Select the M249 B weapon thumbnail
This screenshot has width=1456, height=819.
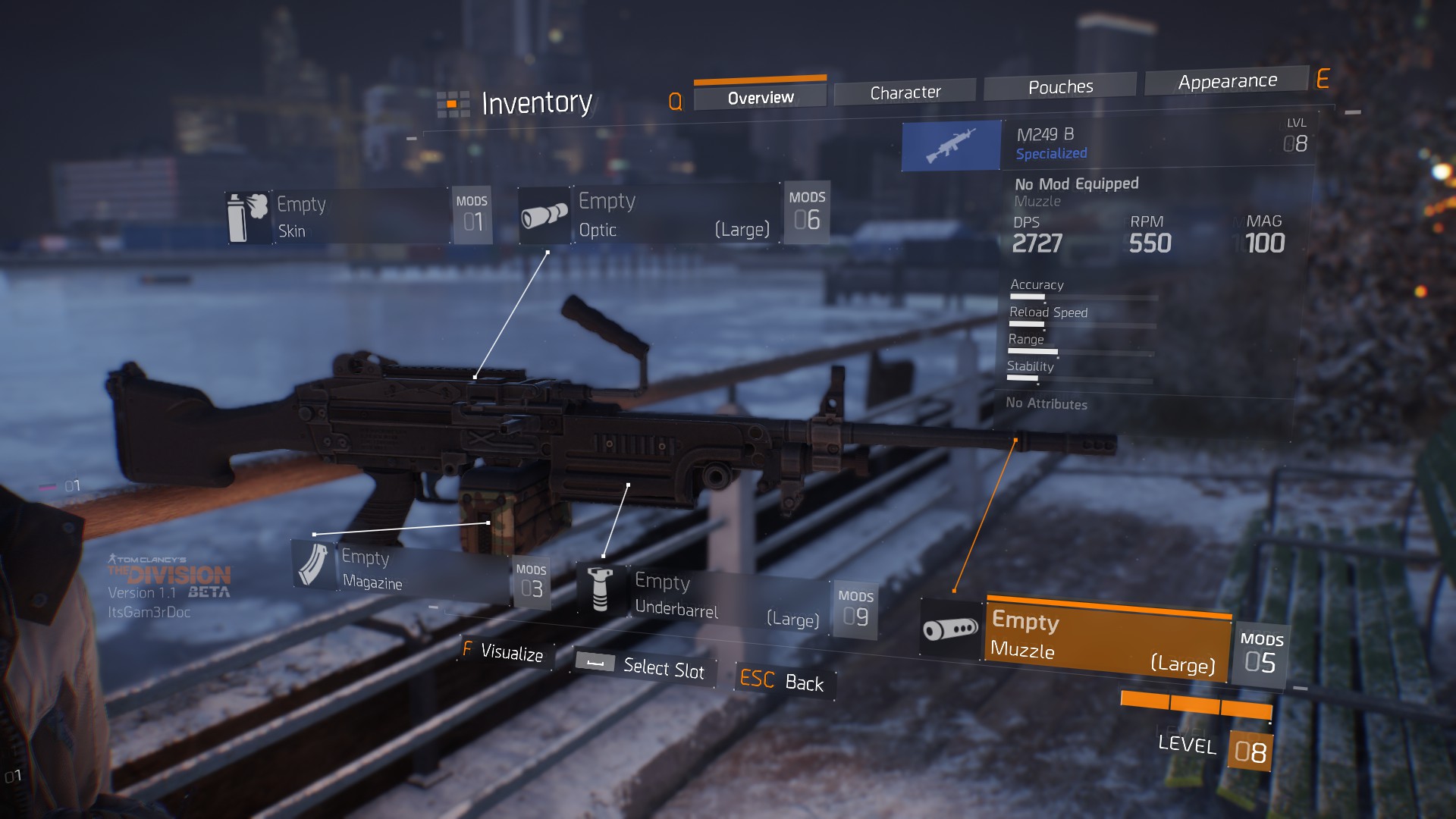coord(951,146)
